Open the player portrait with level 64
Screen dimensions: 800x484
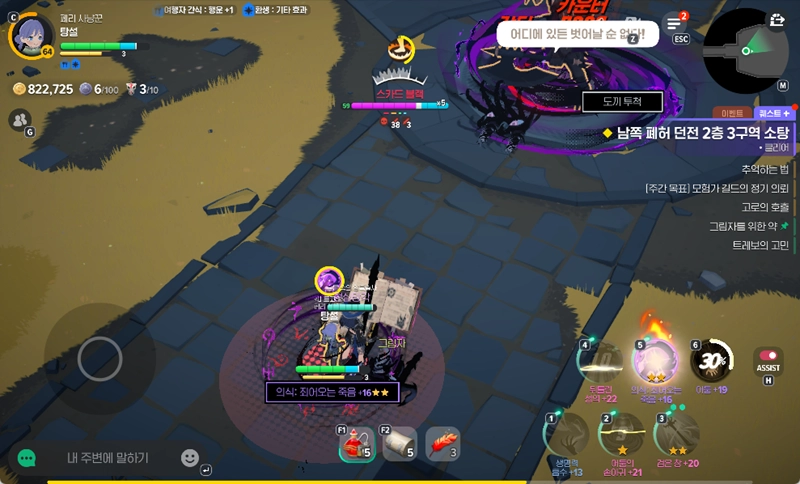(x=31, y=36)
